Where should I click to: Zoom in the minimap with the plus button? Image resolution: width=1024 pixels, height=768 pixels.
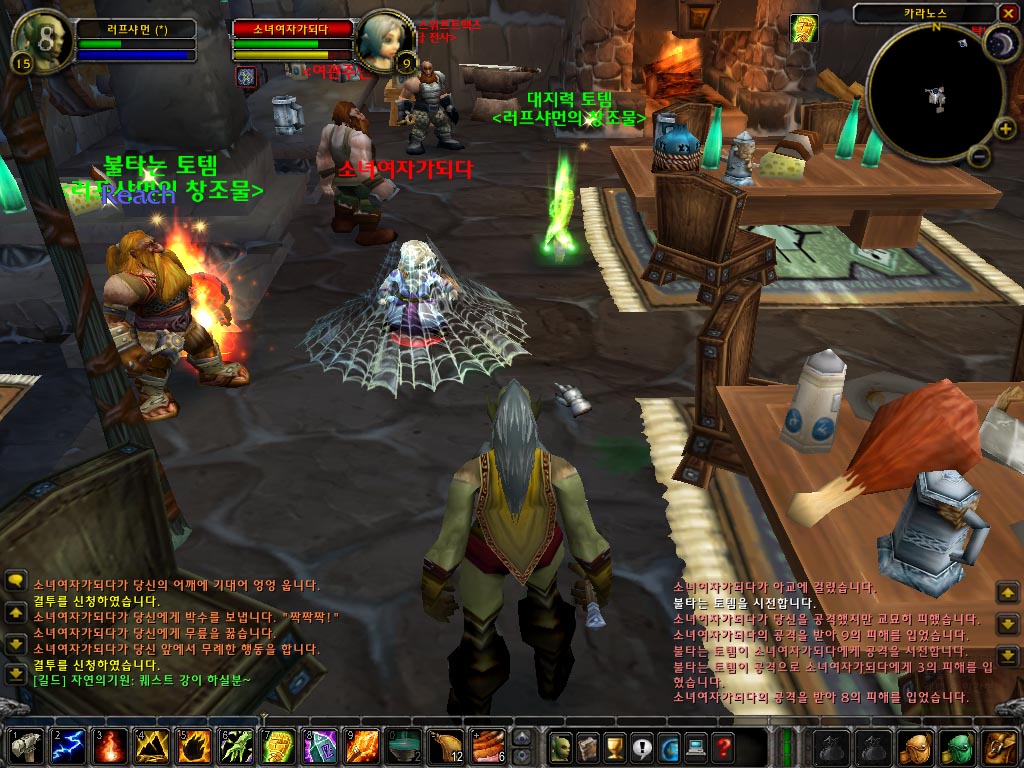(1003, 127)
